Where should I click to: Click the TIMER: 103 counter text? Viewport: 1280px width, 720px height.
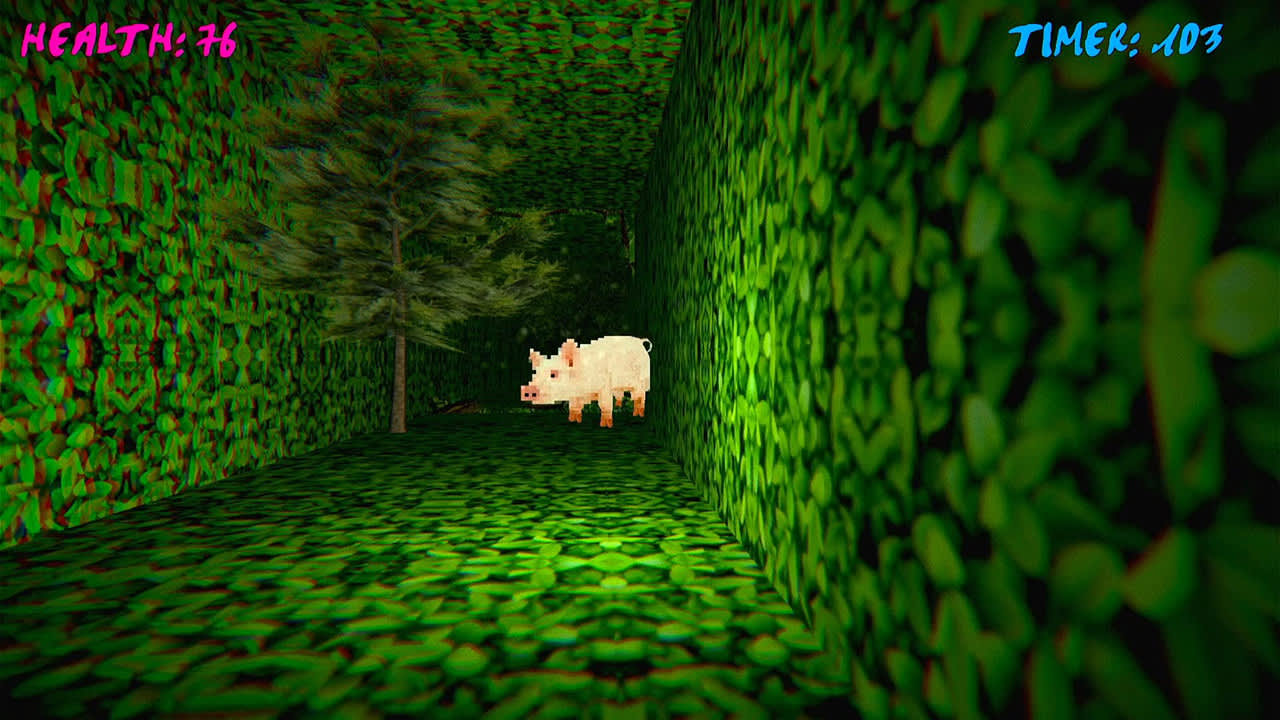[x=1115, y=40]
